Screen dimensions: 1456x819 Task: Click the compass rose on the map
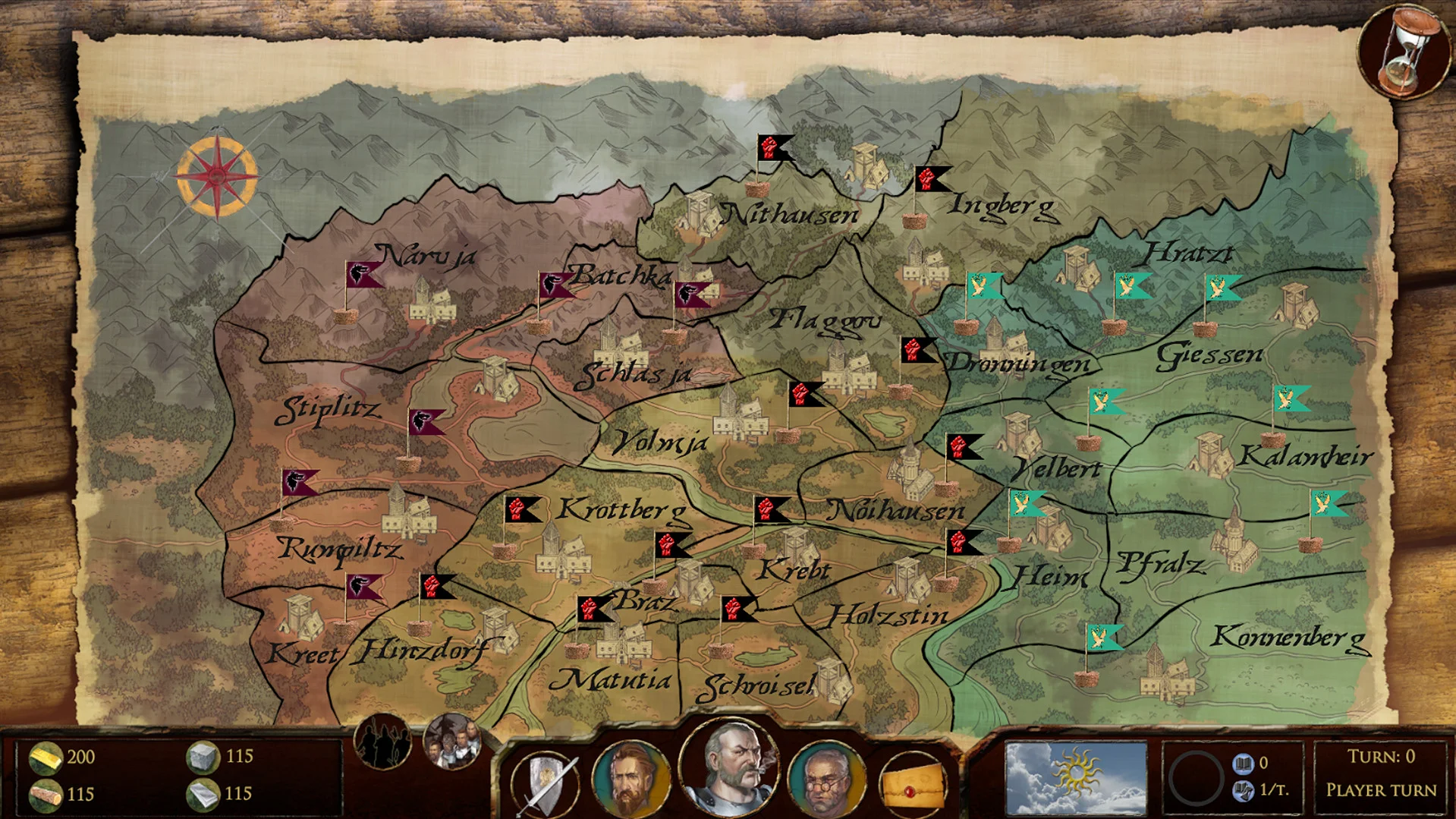click(x=216, y=177)
